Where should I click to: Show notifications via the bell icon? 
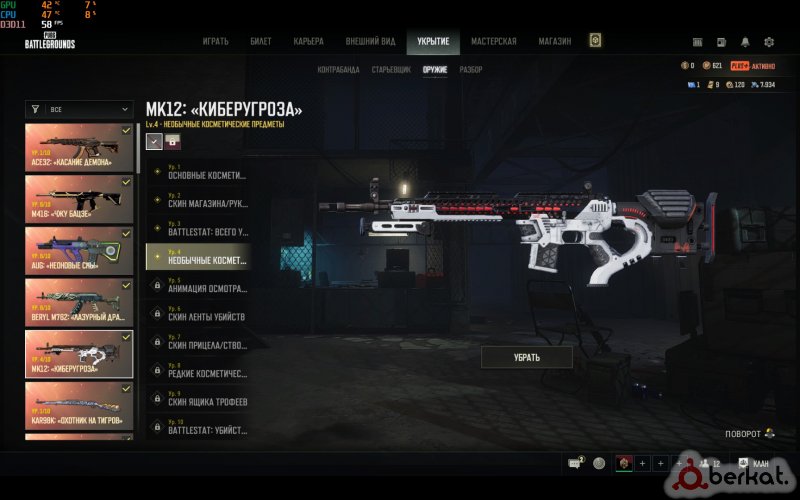point(745,42)
